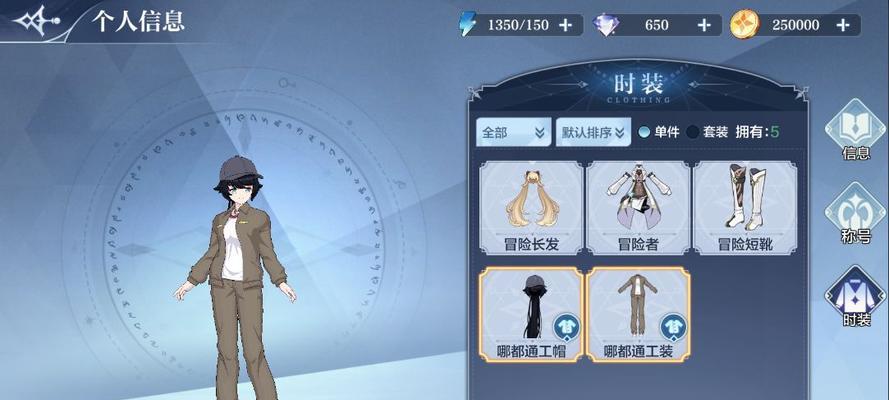
Task: Open the 全部 category filter dropdown
Action: click(513, 131)
